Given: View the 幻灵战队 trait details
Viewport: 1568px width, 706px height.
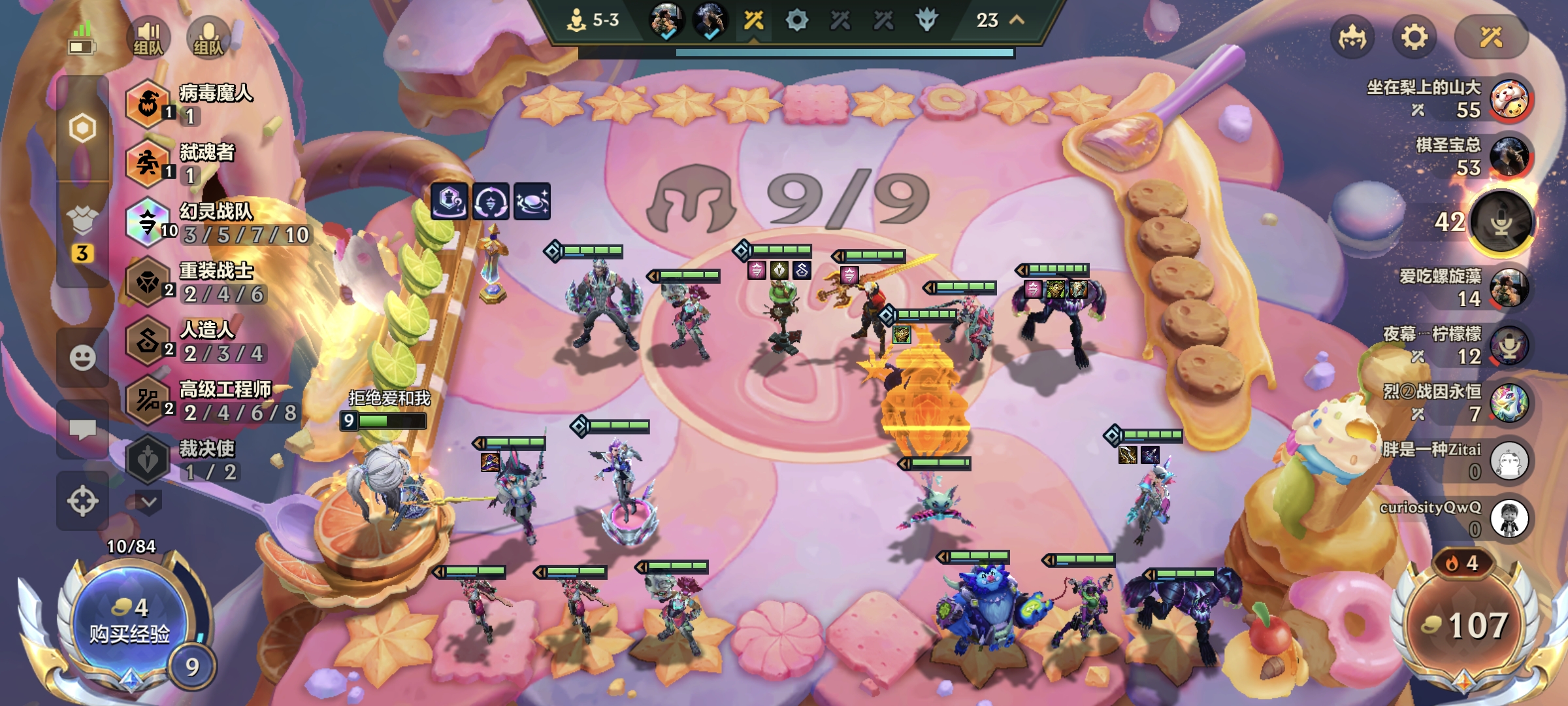Looking at the screenshot, I should click(x=216, y=222).
